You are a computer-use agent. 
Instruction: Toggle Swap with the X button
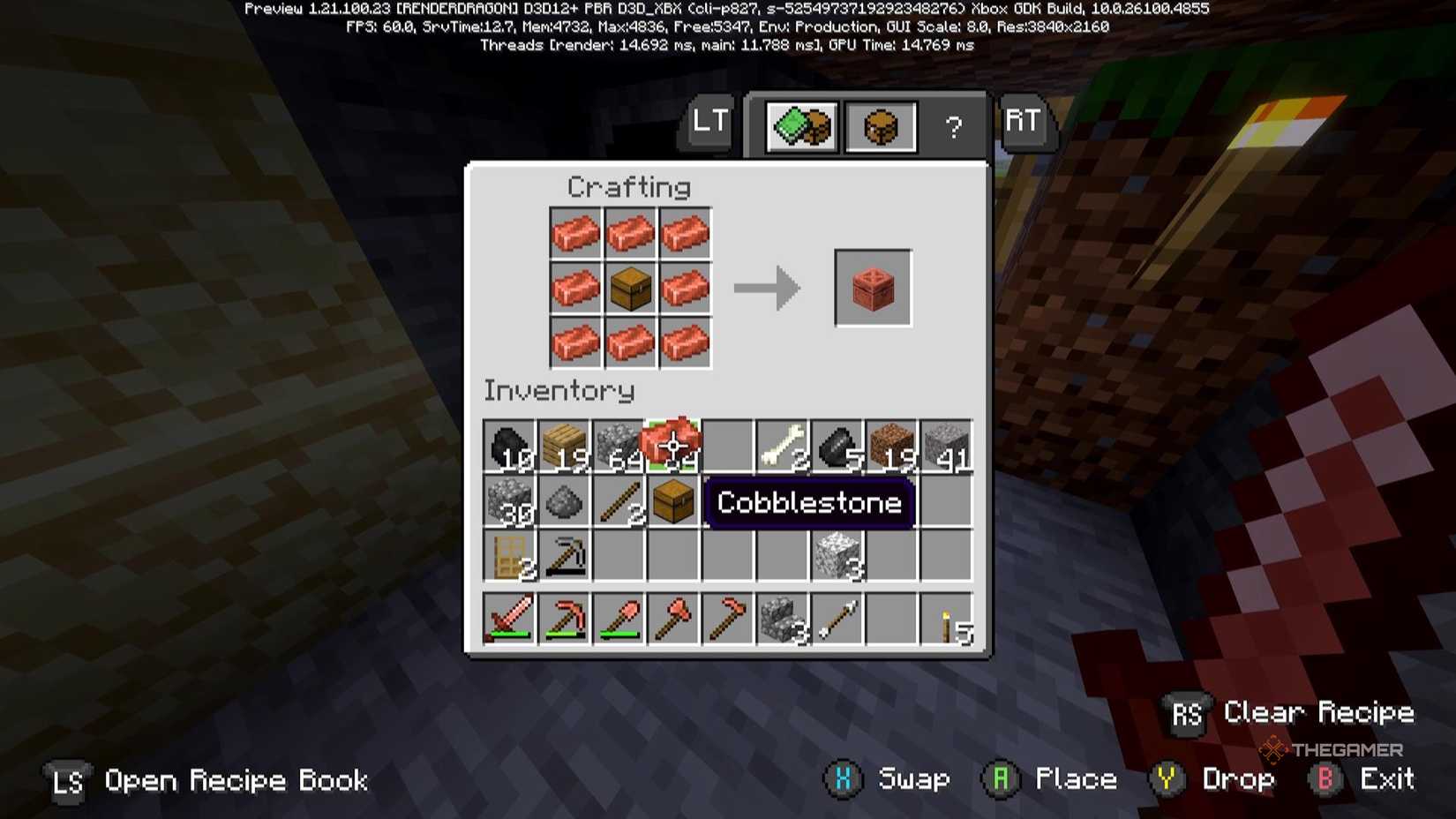844,779
